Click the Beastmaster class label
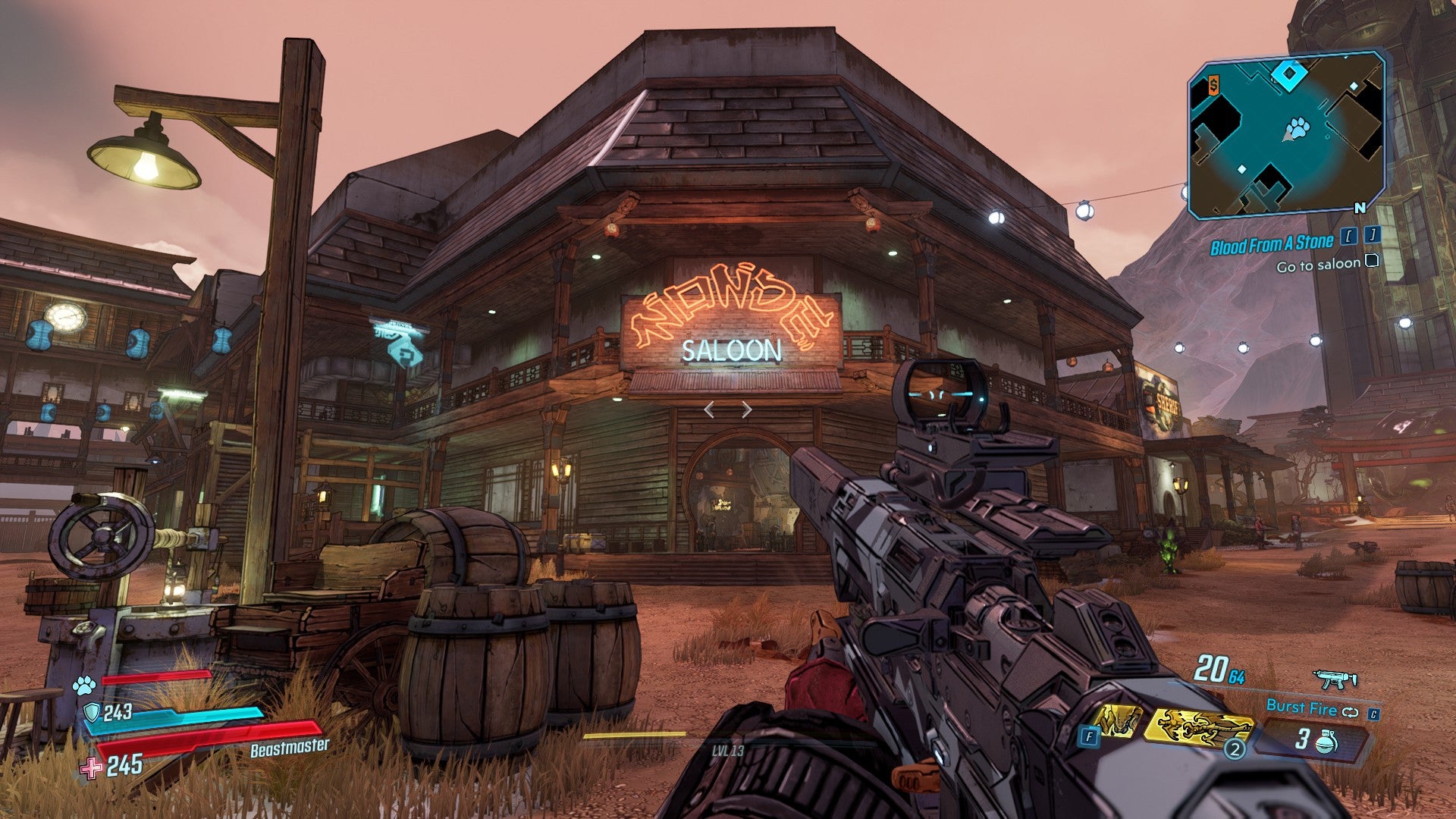Viewport: 1456px width, 819px height. 290,748
